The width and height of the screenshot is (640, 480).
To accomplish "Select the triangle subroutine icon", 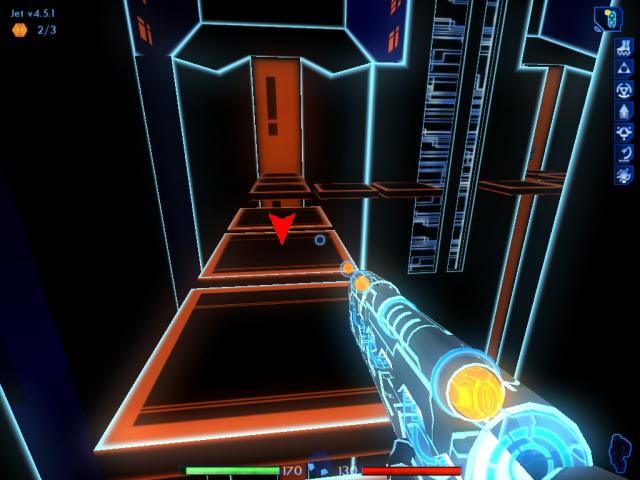I will 624,66.
